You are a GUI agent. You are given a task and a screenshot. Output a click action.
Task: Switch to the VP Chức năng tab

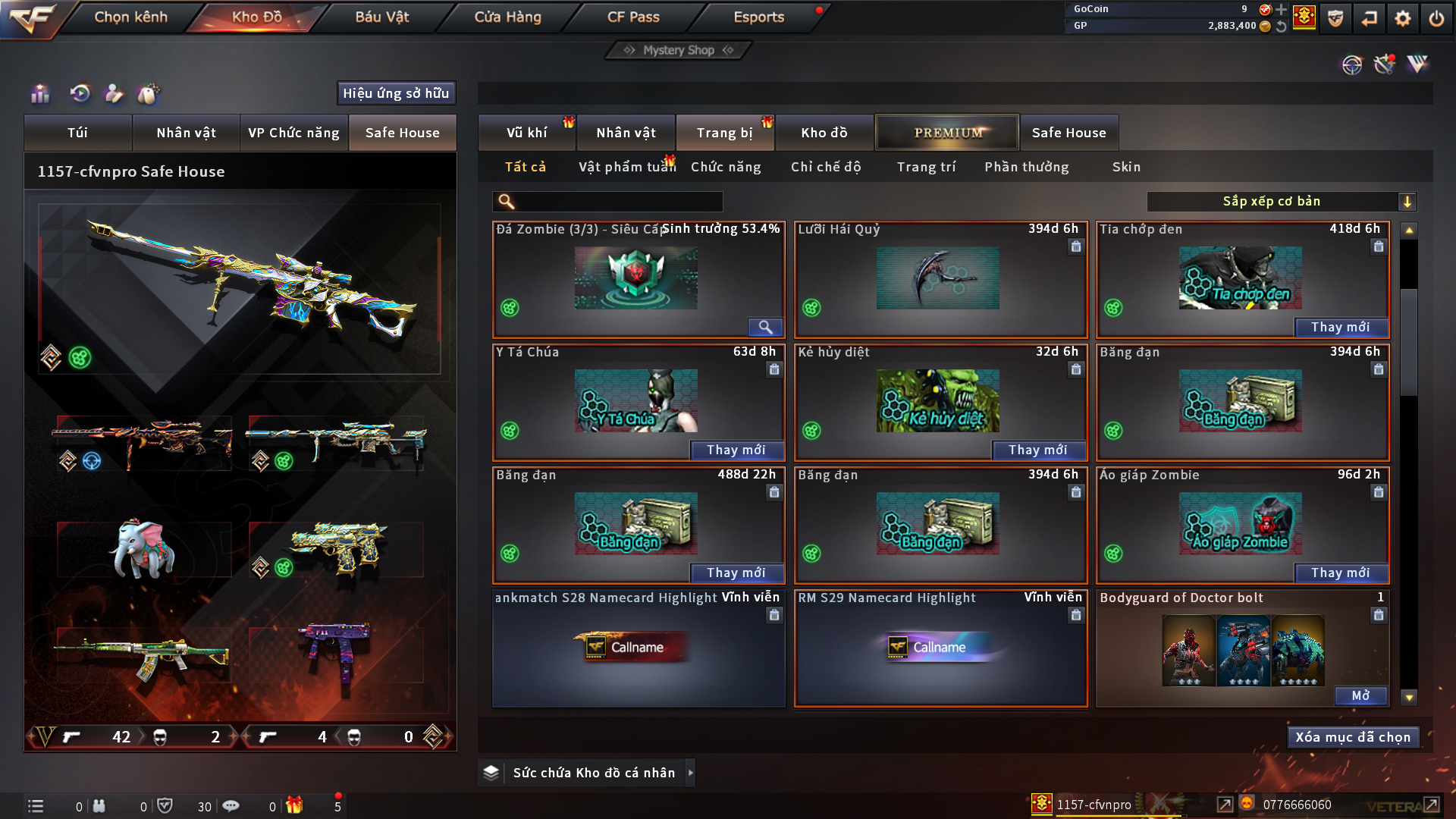(293, 133)
